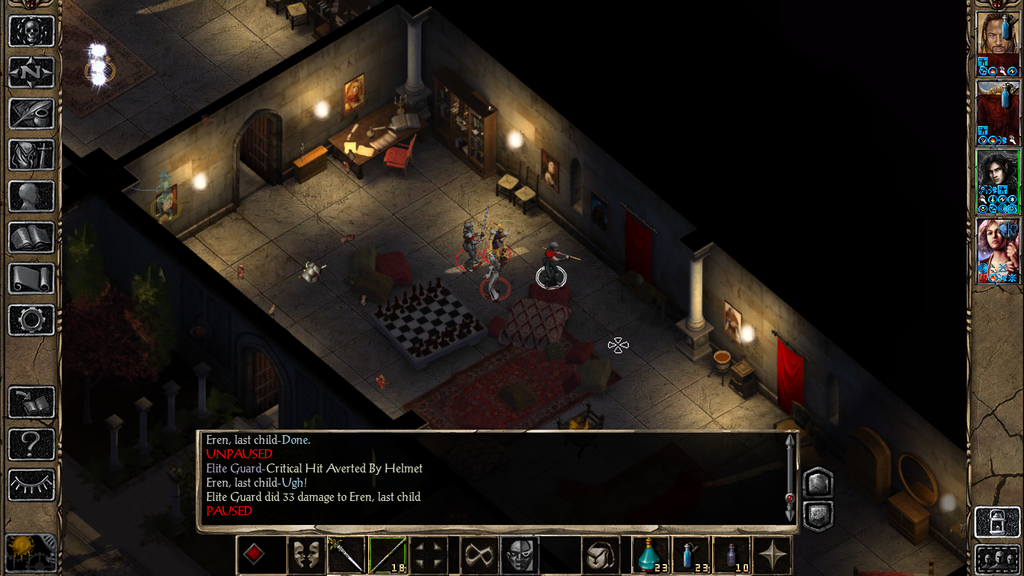The width and height of the screenshot is (1024, 576).
Task: Open the inventory screen icon
Action: point(31,155)
